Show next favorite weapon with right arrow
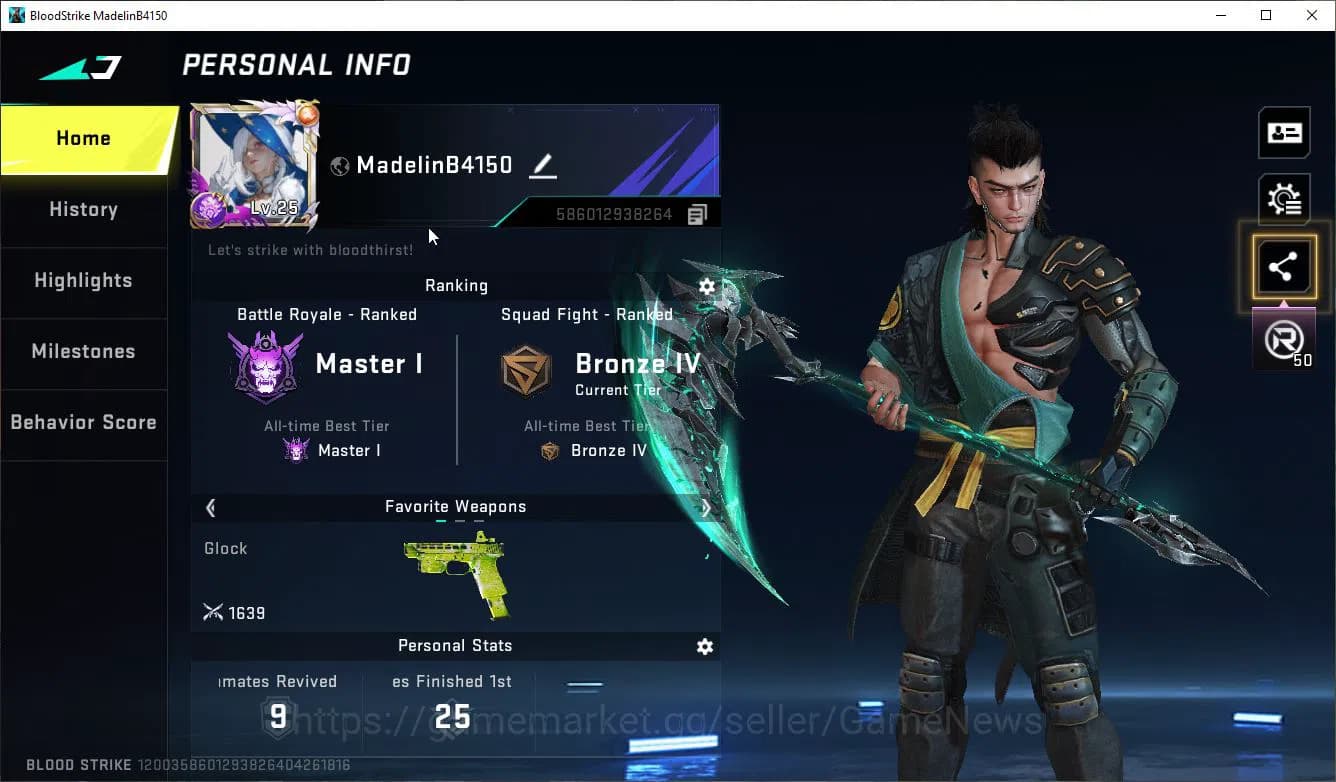Viewport: 1336px width, 782px height. pyautogui.click(x=706, y=507)
